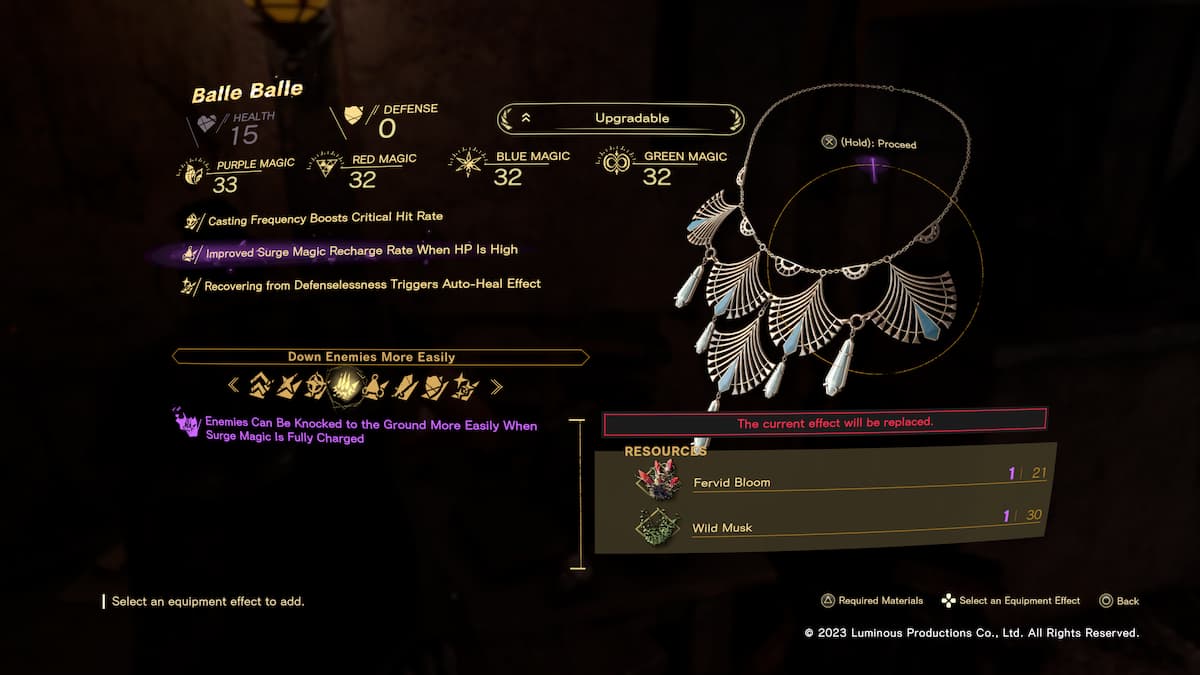The width and height of the screenshot is (1200, 675).
Task: Select the Recovering from Defenselessness Auto-Heal effect
Action: (372, 285)
